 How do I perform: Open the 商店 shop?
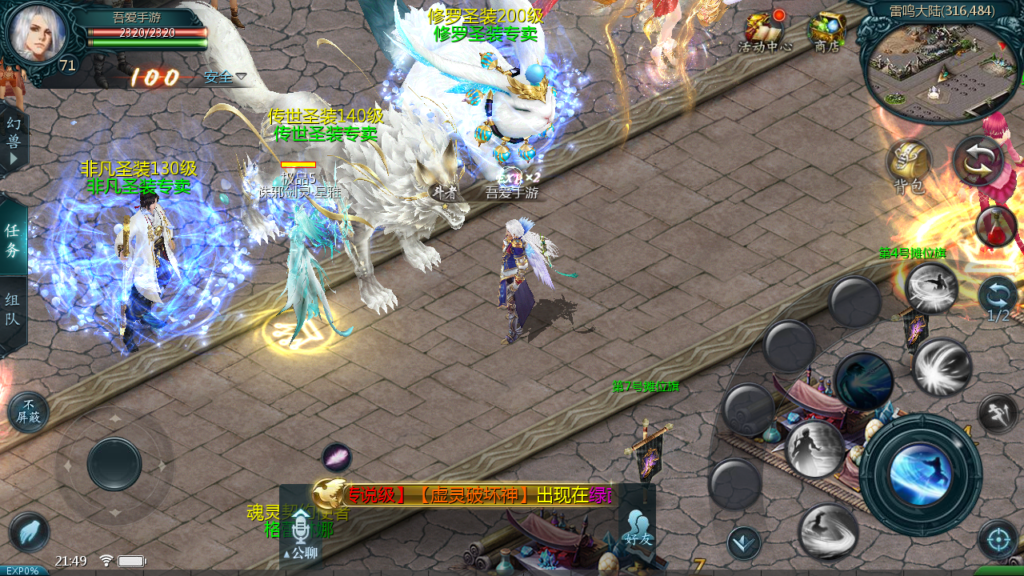[x=827, y=30]
